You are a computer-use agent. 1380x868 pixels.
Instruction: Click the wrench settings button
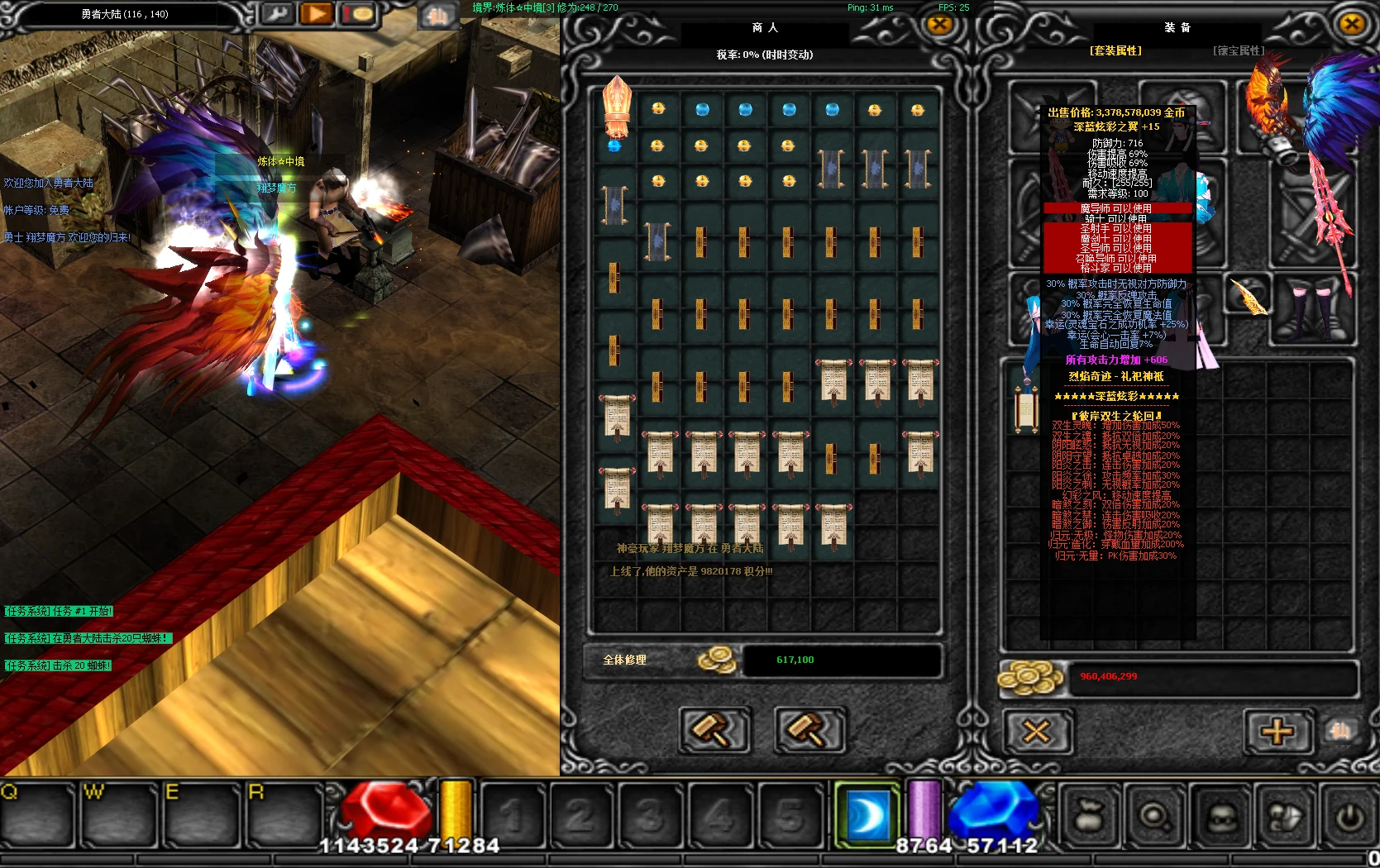click(278, 14)
